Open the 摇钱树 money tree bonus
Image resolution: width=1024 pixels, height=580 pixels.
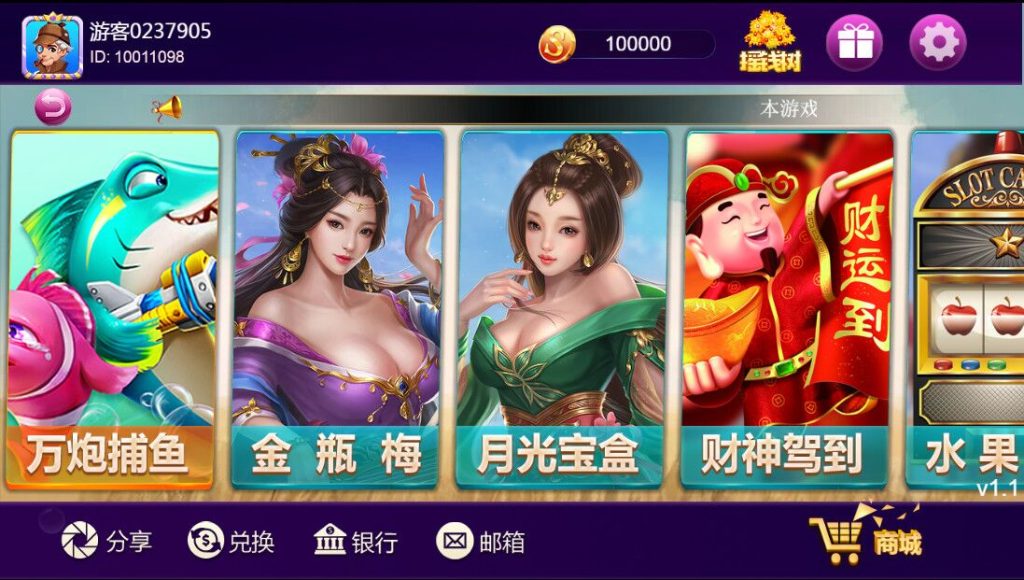tap(770, 42)
